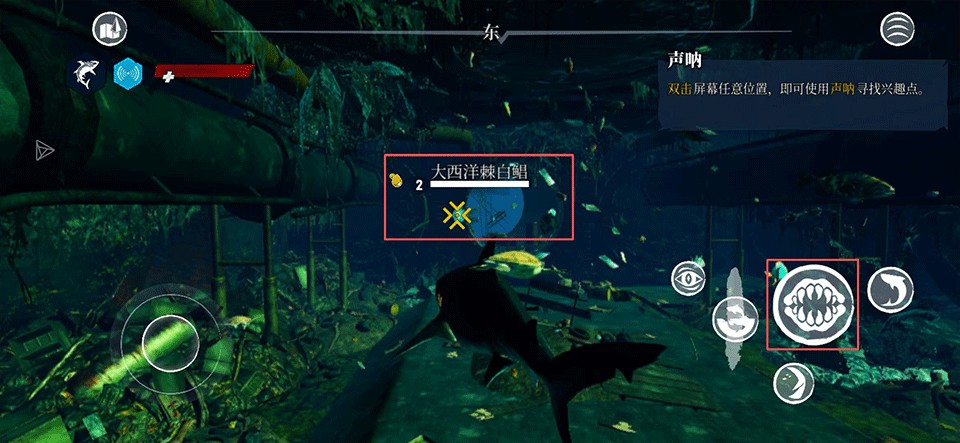The width and height of the screenshot is (960, 443).
Task: Open the striped round menu button
Action: pos(897,29)
